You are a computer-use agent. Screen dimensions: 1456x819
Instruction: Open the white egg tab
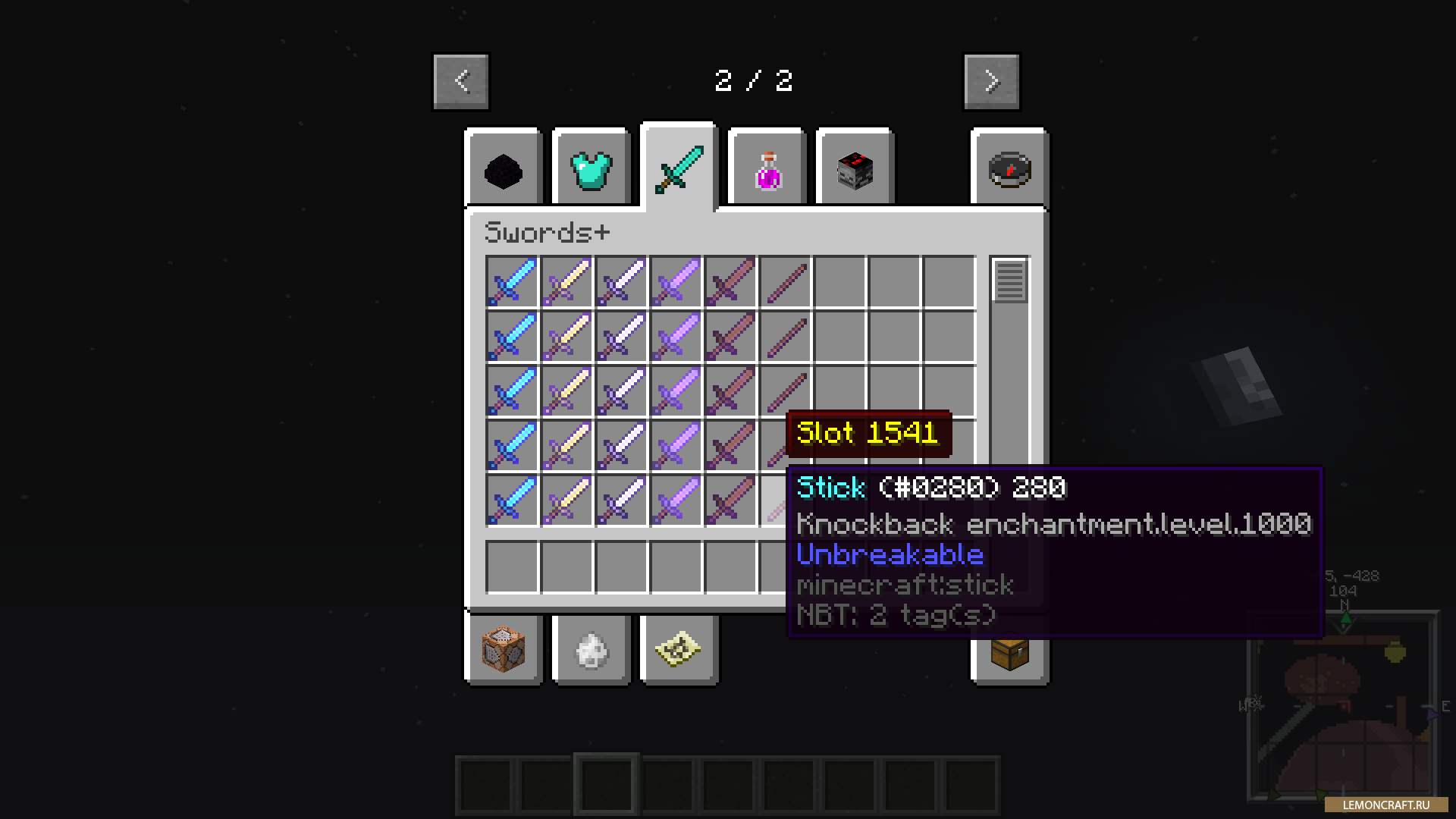(591, 650)
